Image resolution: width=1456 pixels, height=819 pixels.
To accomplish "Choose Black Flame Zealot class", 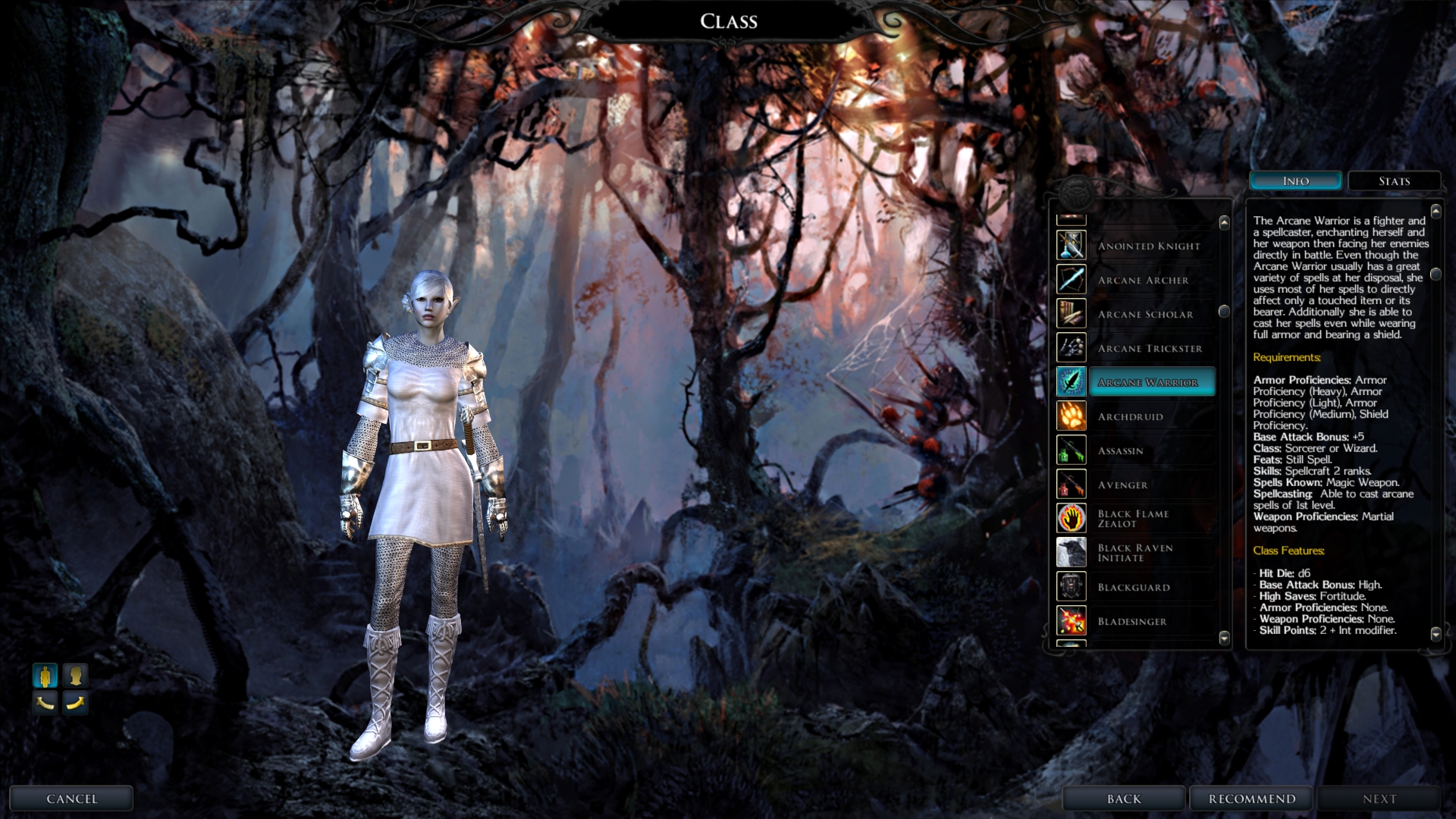I will 1133,519.
